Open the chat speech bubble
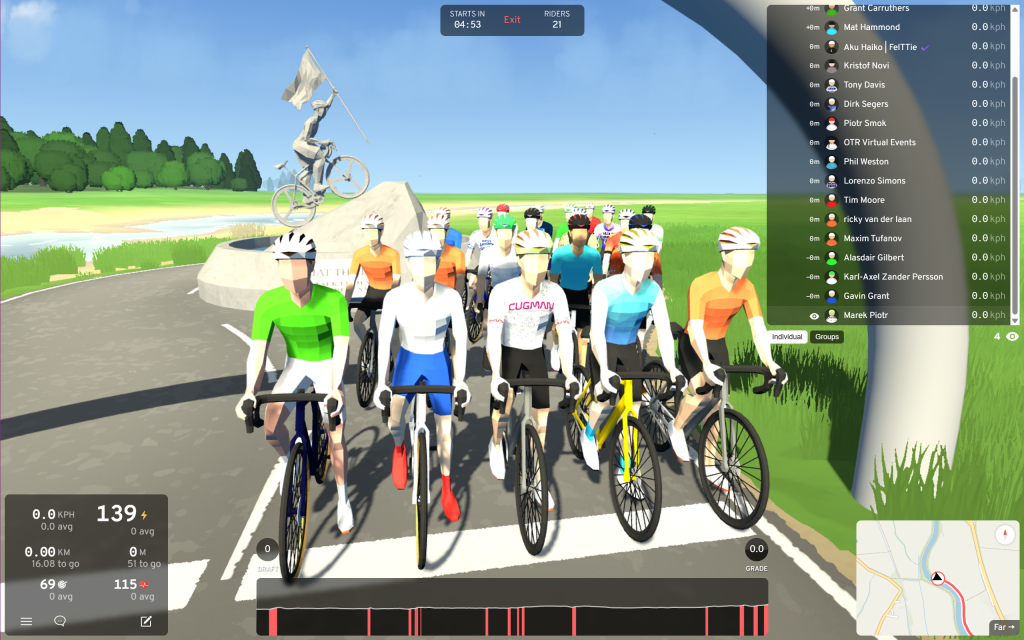The width and height of the screenshot is (1024, 640). coord(60,621)
